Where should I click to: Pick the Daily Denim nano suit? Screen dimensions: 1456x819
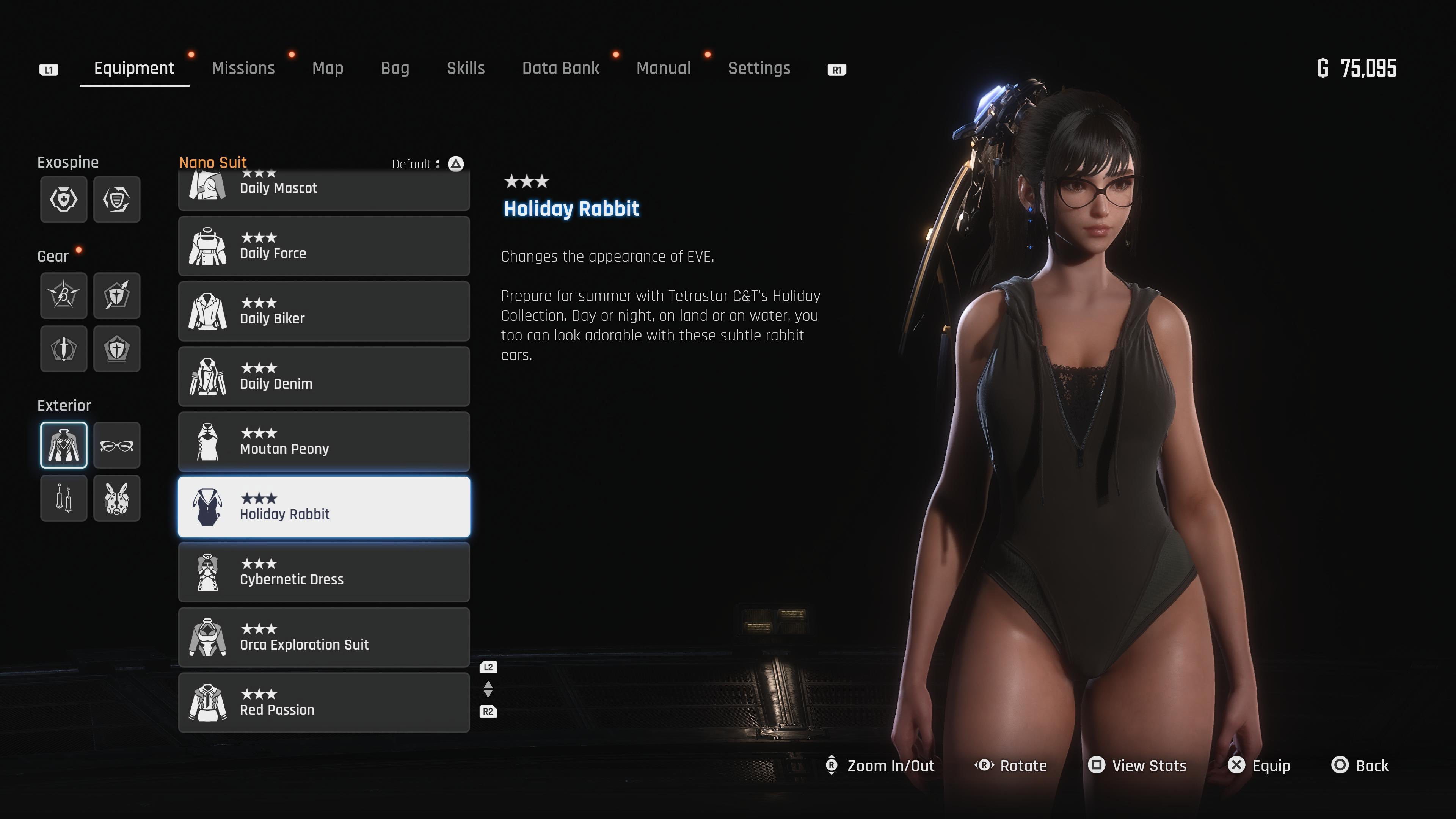click(324, 377)
